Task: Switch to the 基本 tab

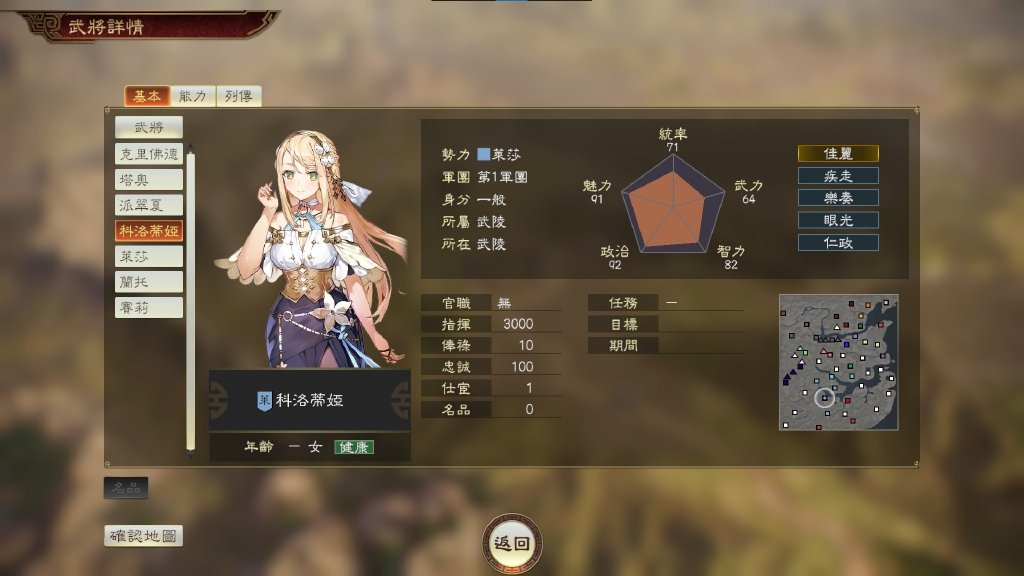Action: [x=145, y=96]
